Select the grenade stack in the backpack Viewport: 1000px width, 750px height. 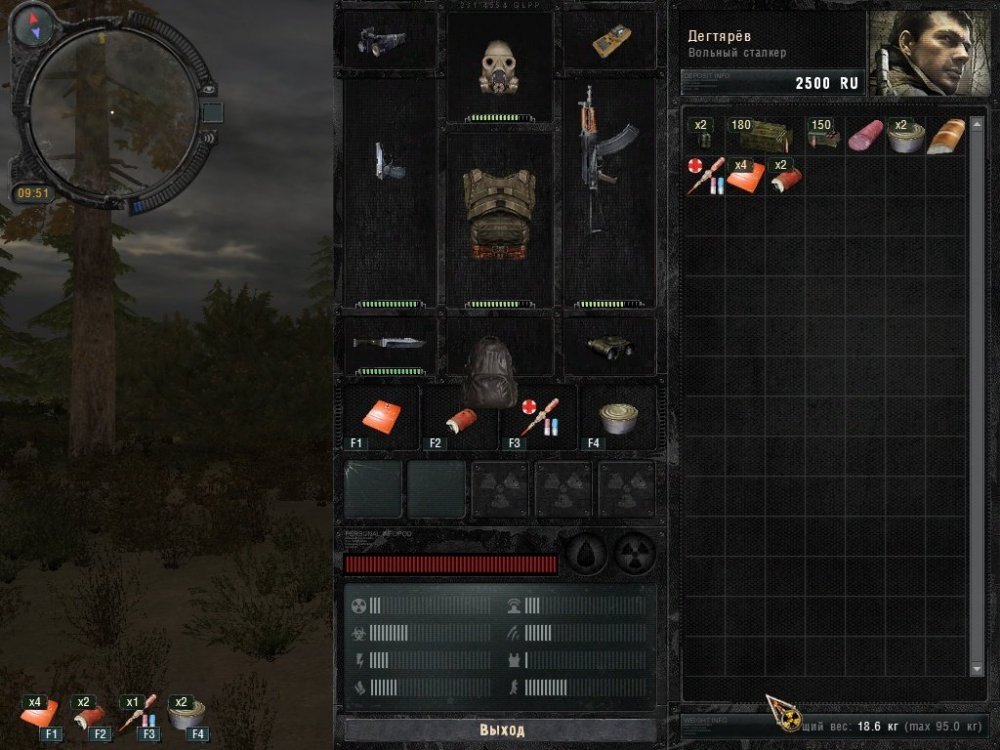tap(703, 136)
